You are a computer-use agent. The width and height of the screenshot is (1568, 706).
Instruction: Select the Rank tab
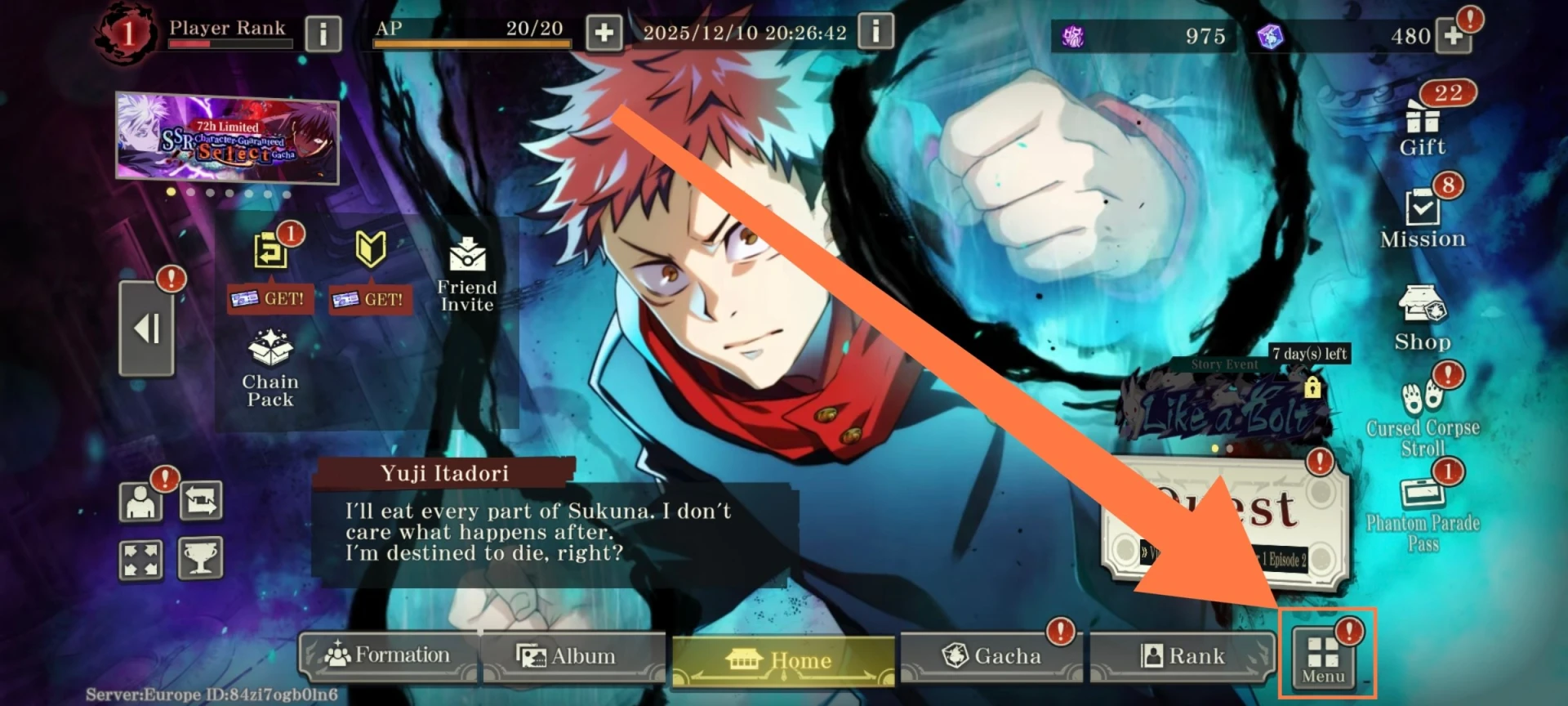(x=1183, y=656)
